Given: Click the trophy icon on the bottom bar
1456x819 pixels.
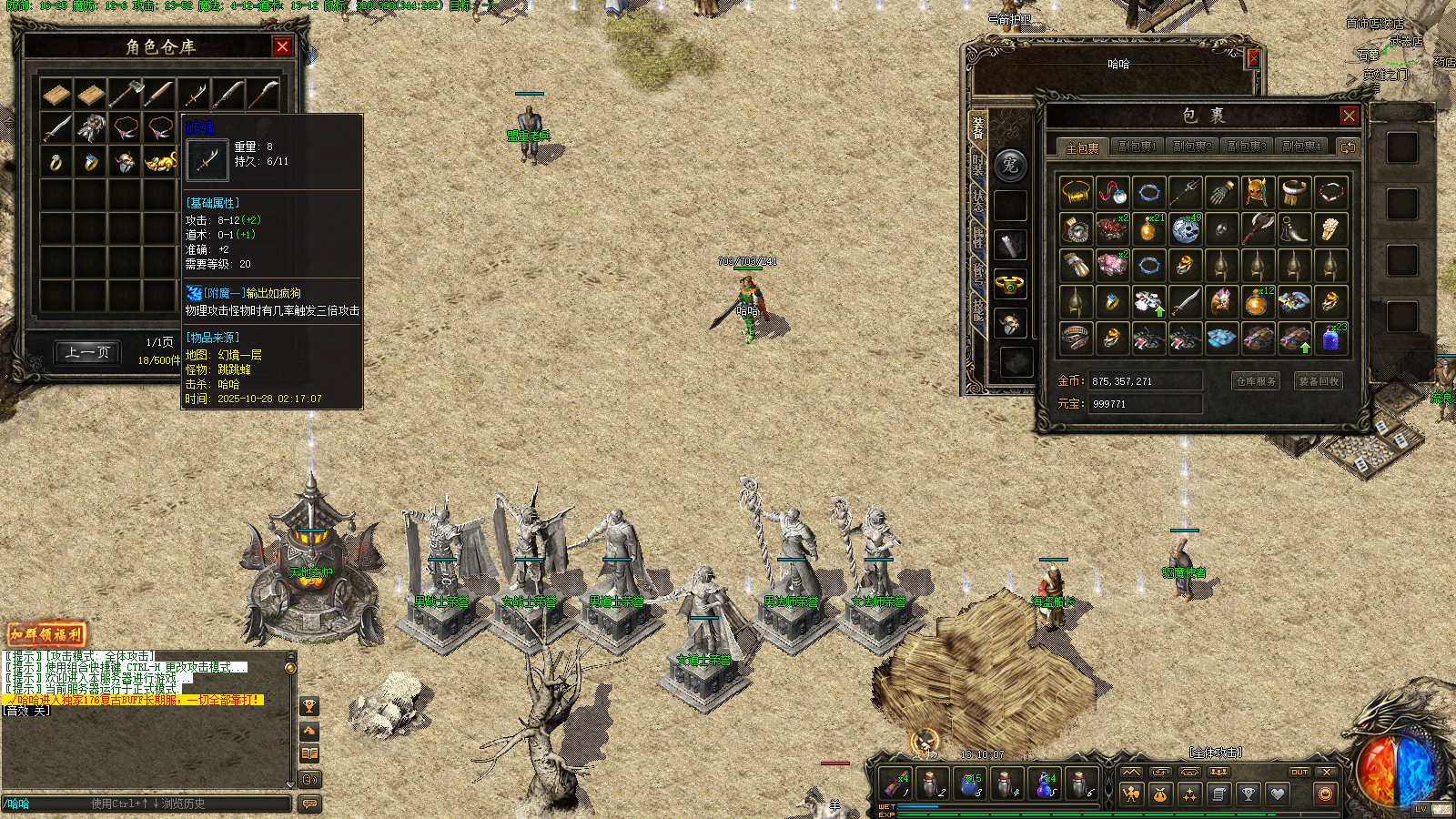Looking at the screenshot, I should pyautogui.click(x=1249, y=794).
